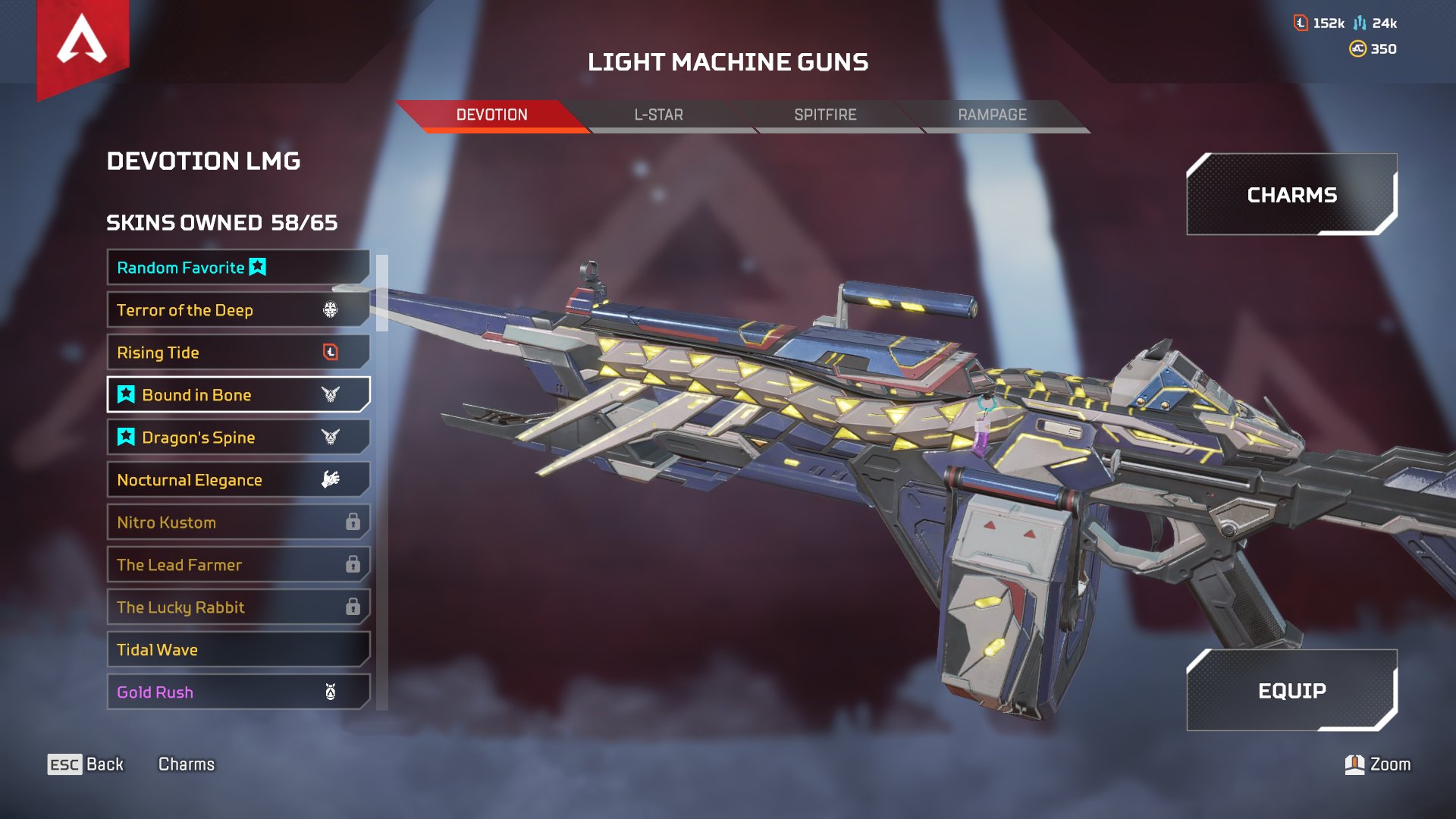The width and height of the screenshot is (1456, 819).
Task: Choose the Random Favorite option
Action: [x=238, y=268]
